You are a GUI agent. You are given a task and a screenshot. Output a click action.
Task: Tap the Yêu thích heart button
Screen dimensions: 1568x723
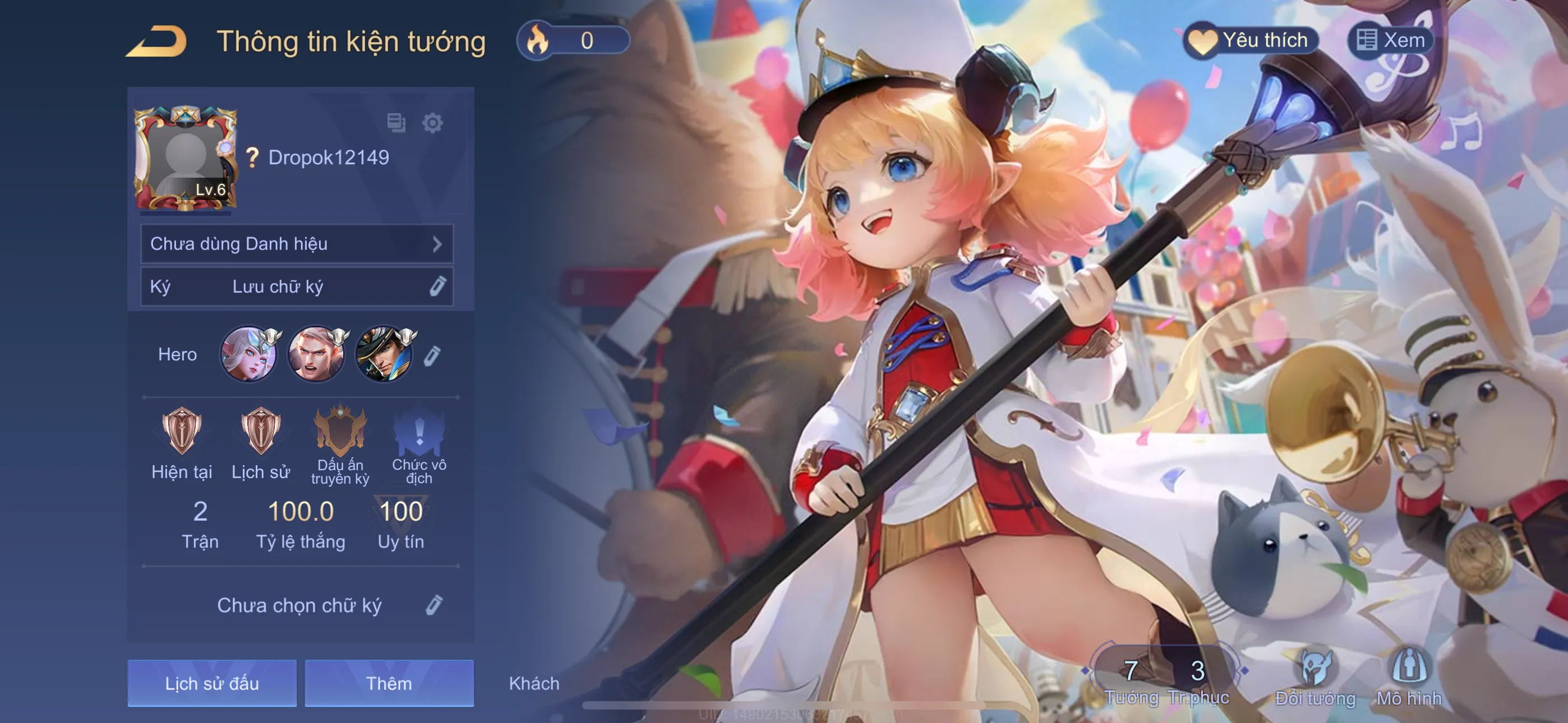[x=1250, y=41]
